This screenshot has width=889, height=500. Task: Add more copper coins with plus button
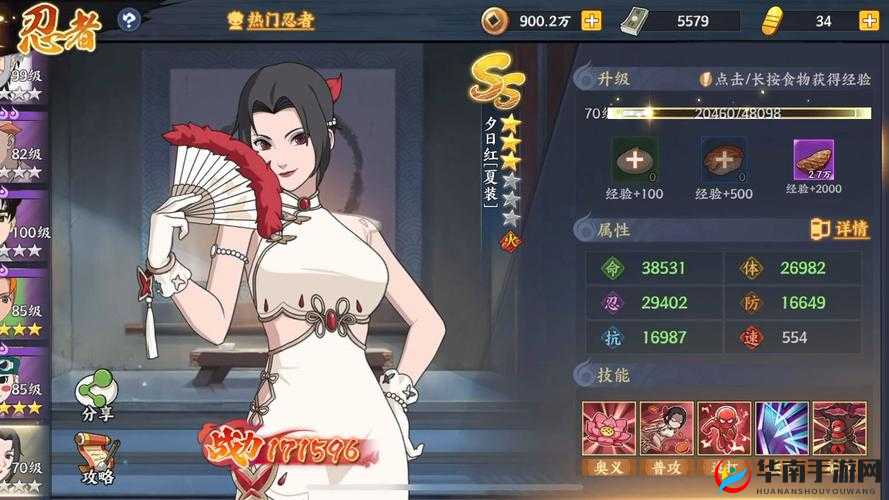591,20
